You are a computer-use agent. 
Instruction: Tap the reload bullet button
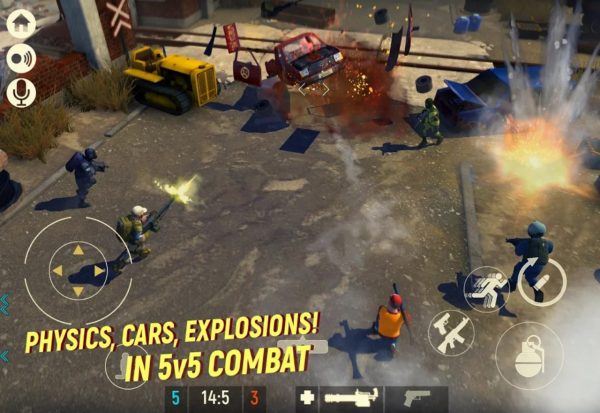(542, 282)
